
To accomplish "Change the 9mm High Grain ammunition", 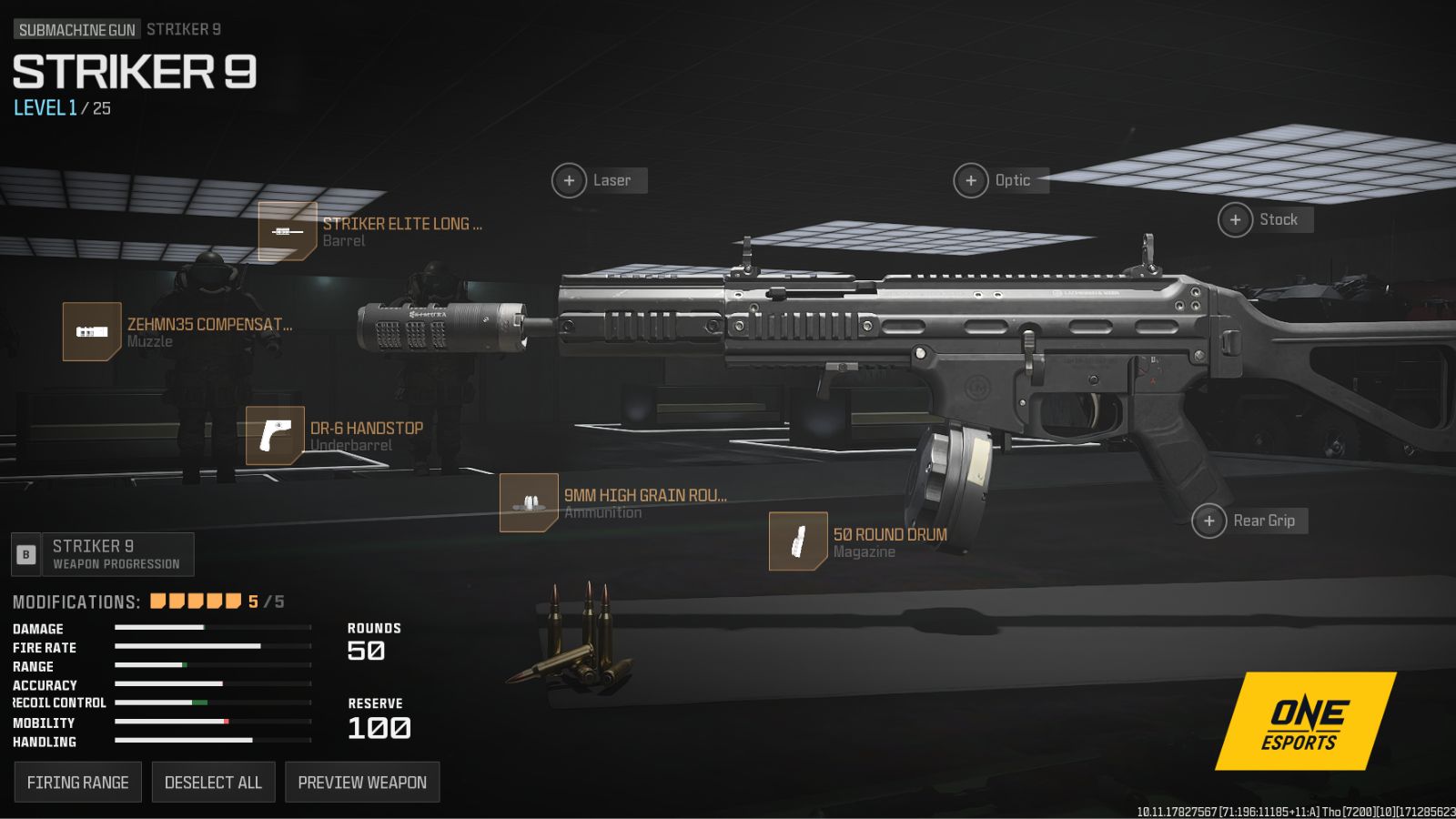I will pyautogui.click(x=529, y=502).
